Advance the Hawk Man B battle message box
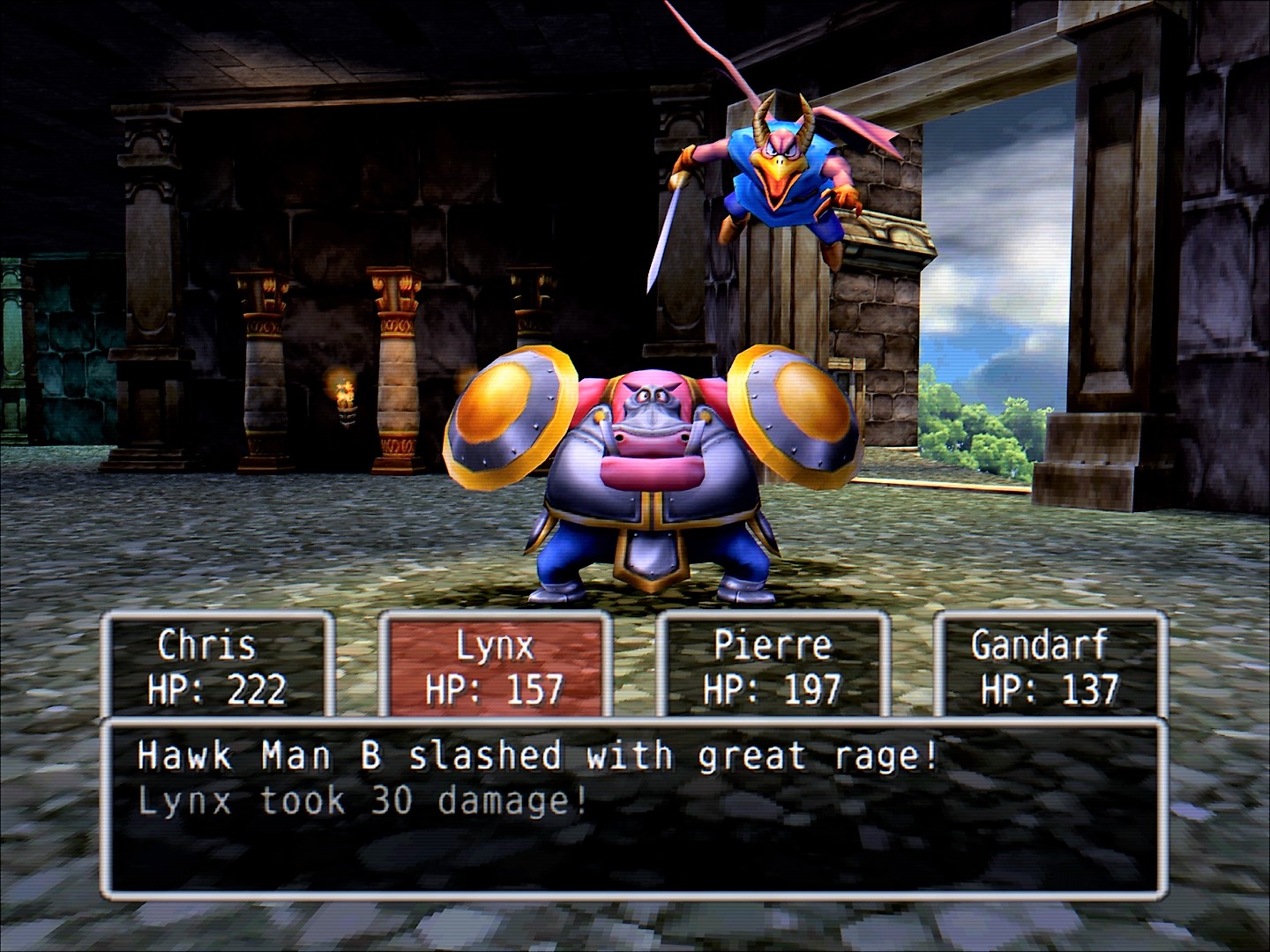This screenshot has height=952, width=1270. click(633, 807)
